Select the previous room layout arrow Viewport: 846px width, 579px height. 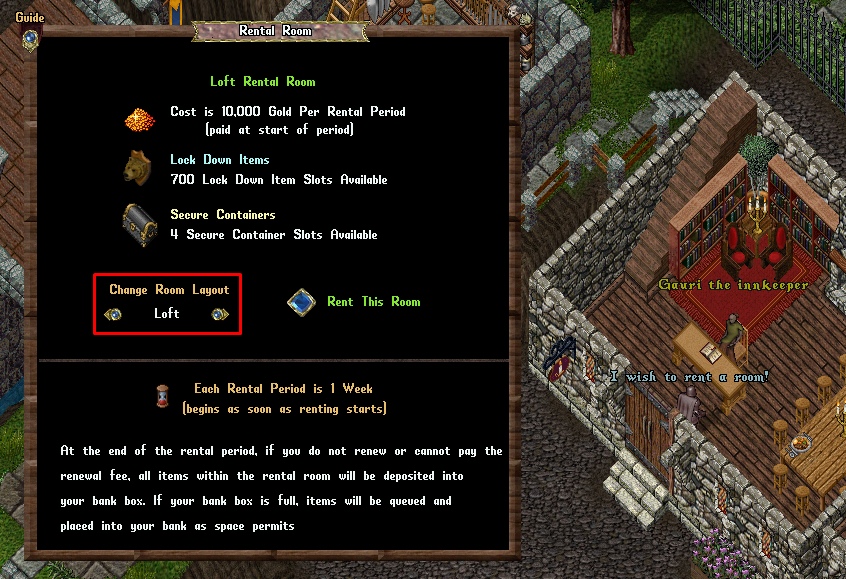pyautogui.click(x=114, y=314)
